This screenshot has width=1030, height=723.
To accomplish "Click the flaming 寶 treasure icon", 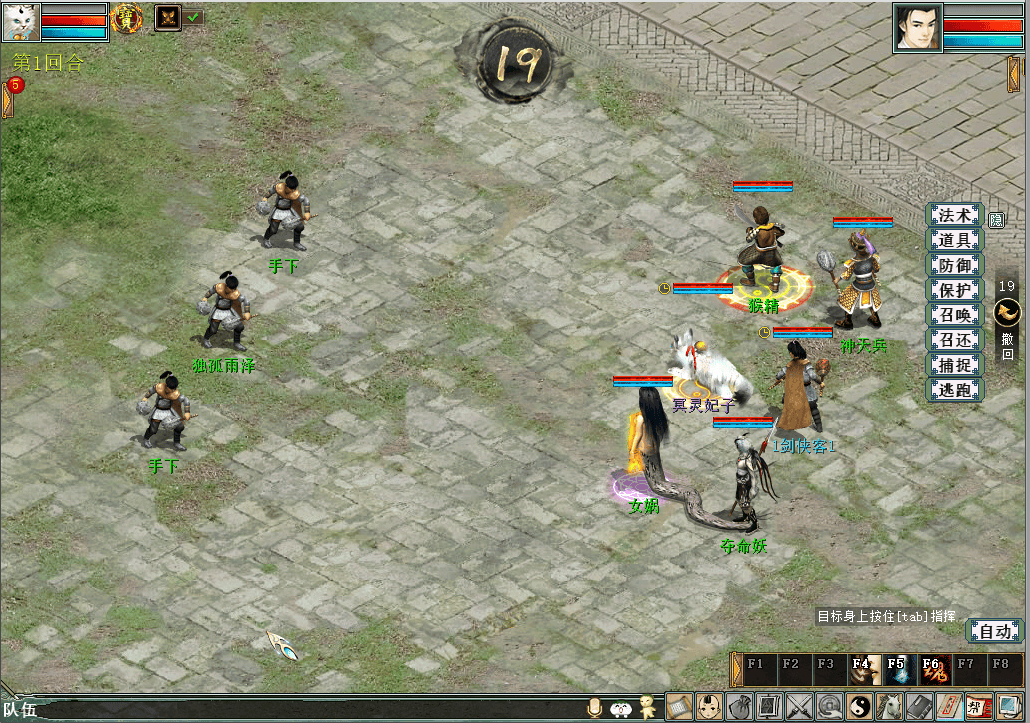I will click(126, 17).
